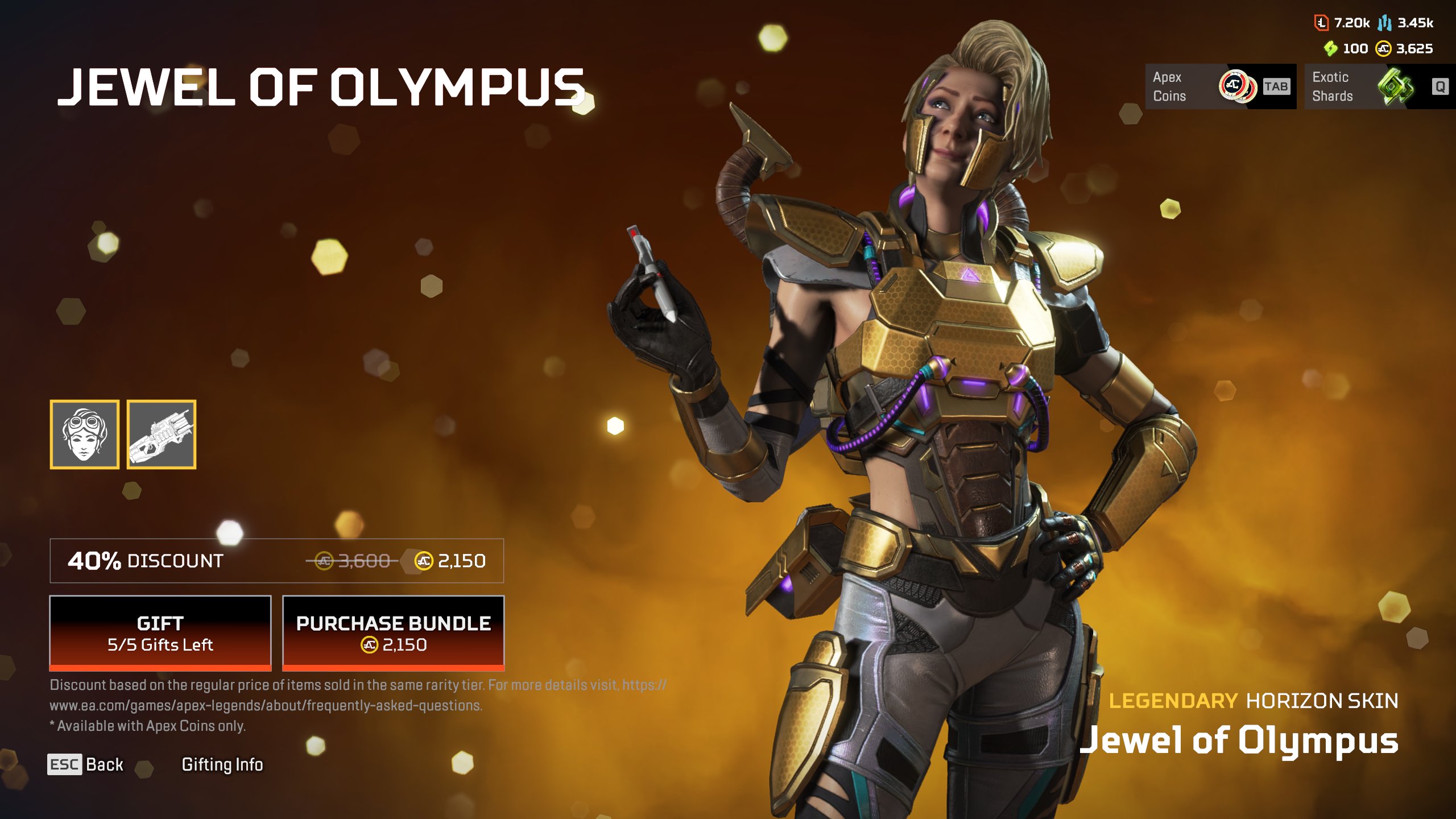Open the Exotic Shards store
The height and width of the screenshot is (819, 1456).
pos(1379,86)
